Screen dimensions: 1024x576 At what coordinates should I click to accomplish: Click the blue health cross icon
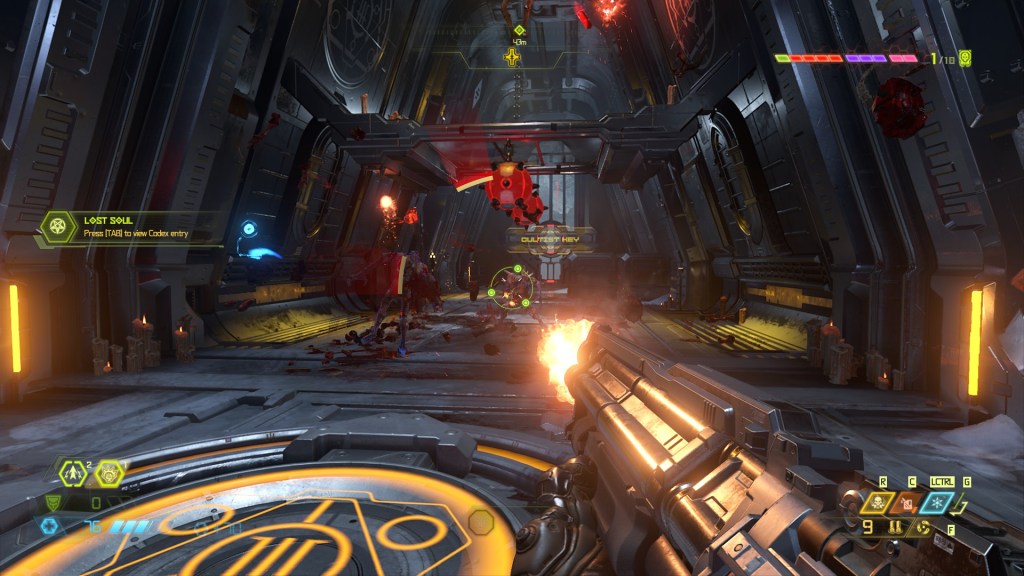tap(49, 526)
